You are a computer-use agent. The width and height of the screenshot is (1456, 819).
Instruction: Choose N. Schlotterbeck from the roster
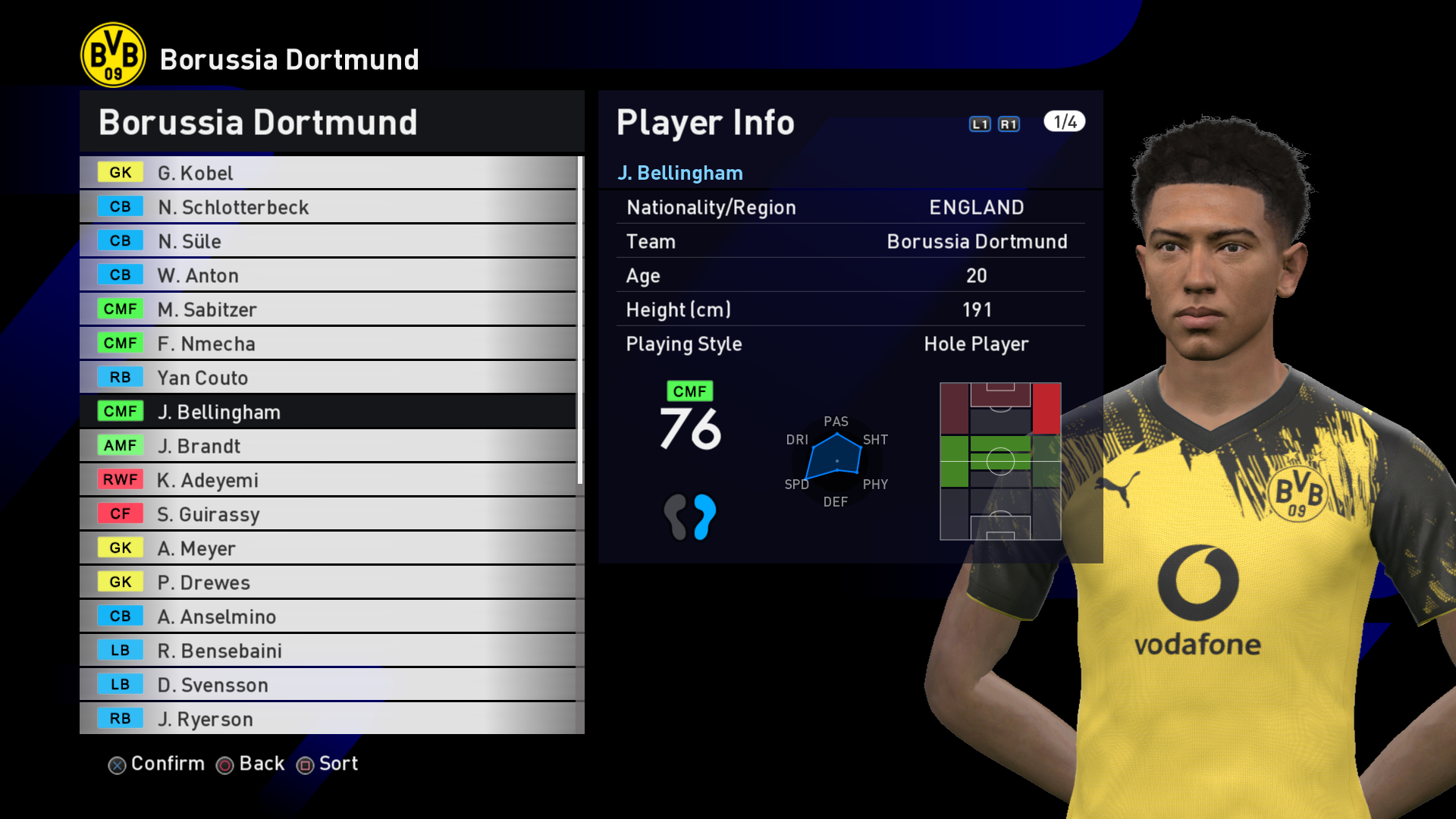(x=328, y=207)
